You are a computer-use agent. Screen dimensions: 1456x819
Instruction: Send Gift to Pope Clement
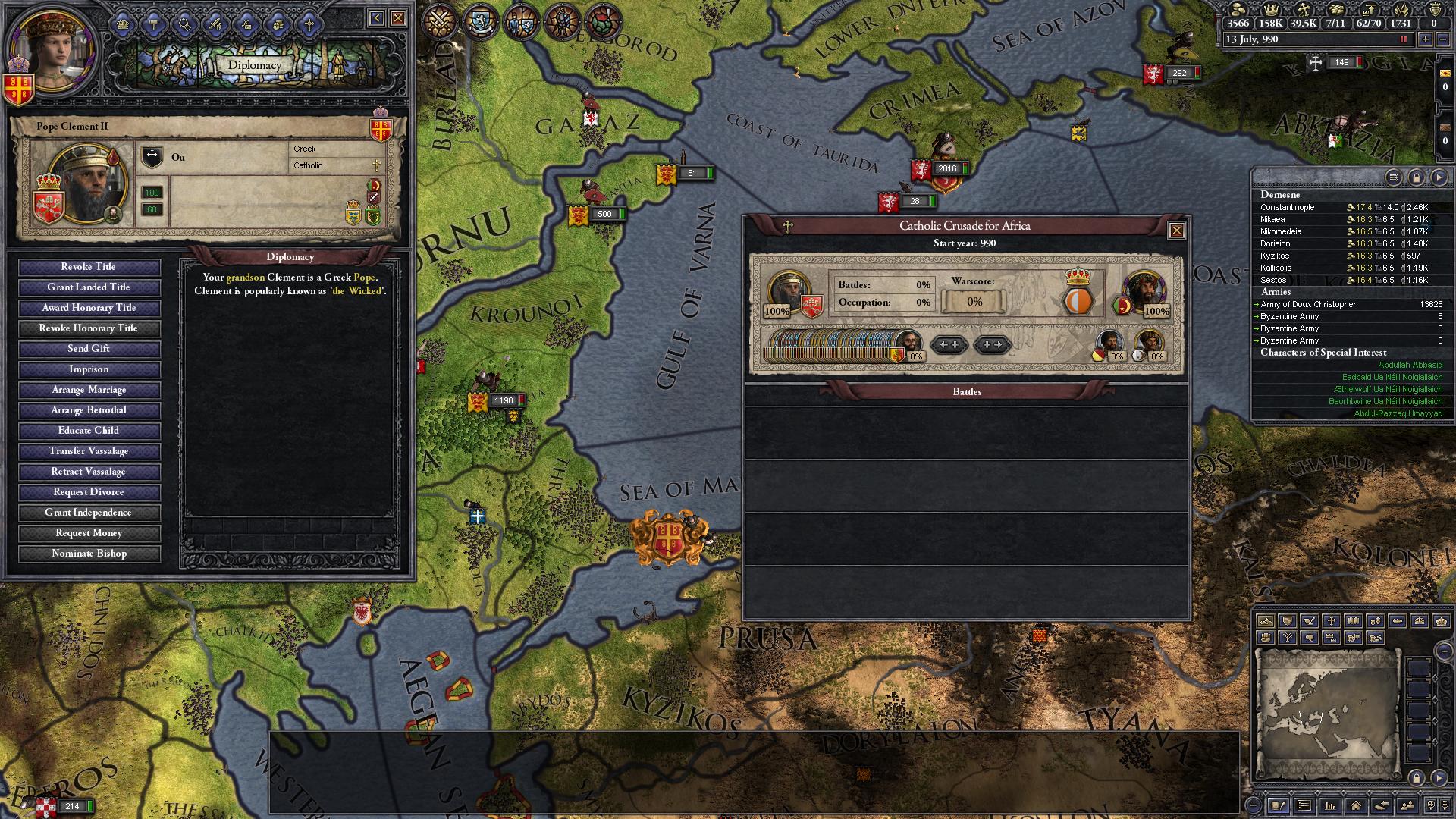(89, 349)
